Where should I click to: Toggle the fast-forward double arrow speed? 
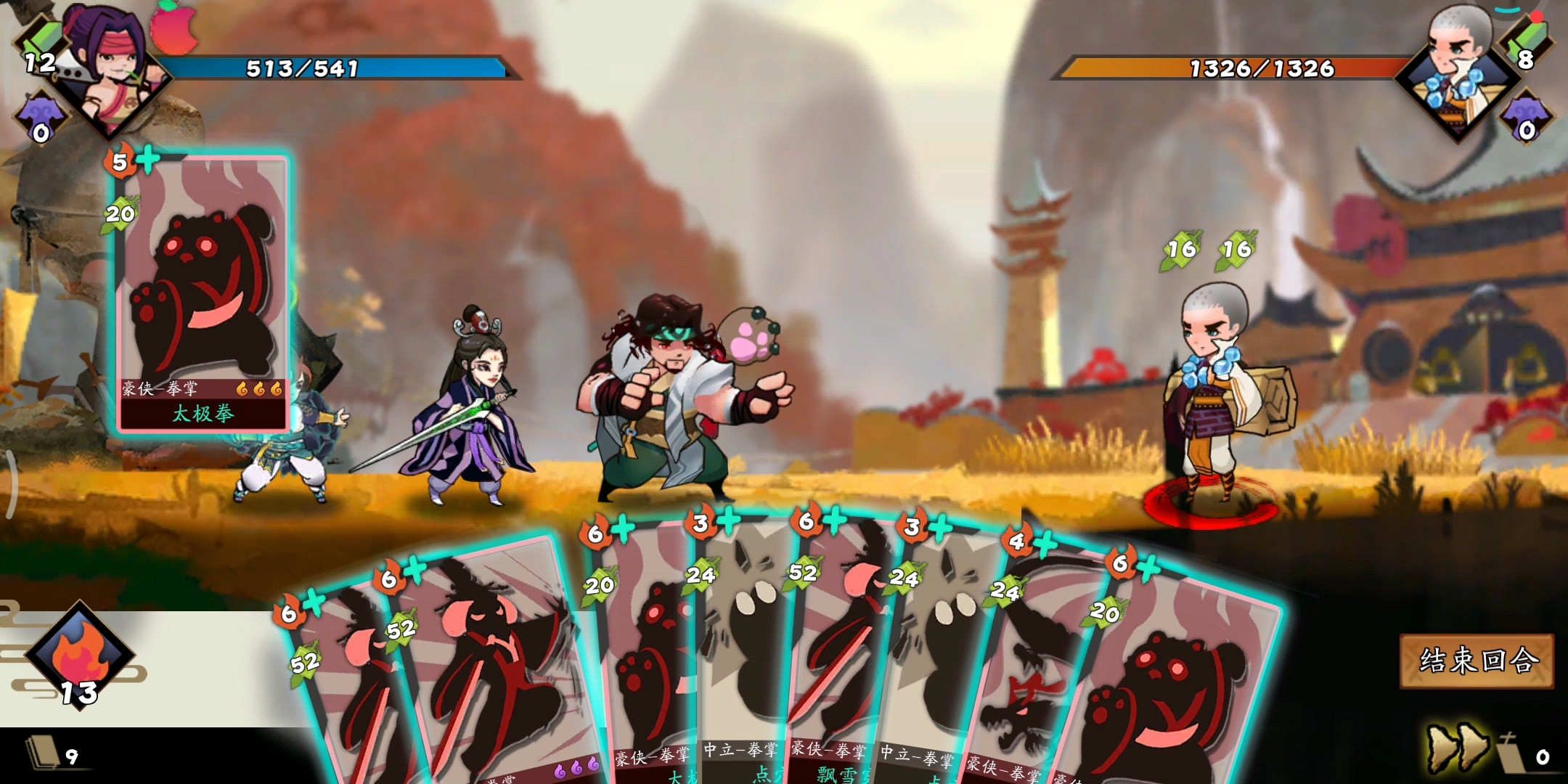(1455, 748)
